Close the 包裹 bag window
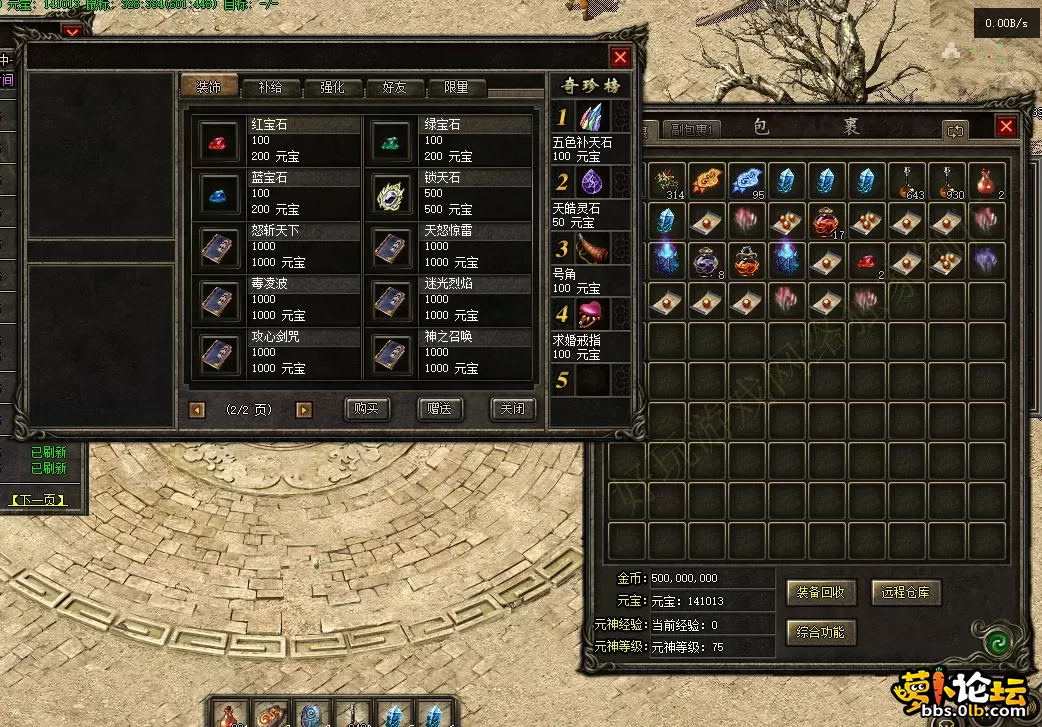The width and height of the screenshot is (1042, 727). (x=1006, y=127)
